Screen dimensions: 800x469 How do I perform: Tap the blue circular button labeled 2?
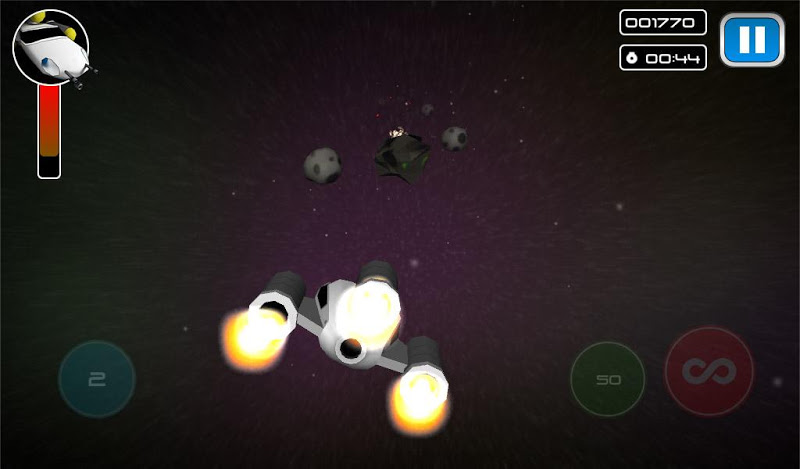[x=97, y=379]
